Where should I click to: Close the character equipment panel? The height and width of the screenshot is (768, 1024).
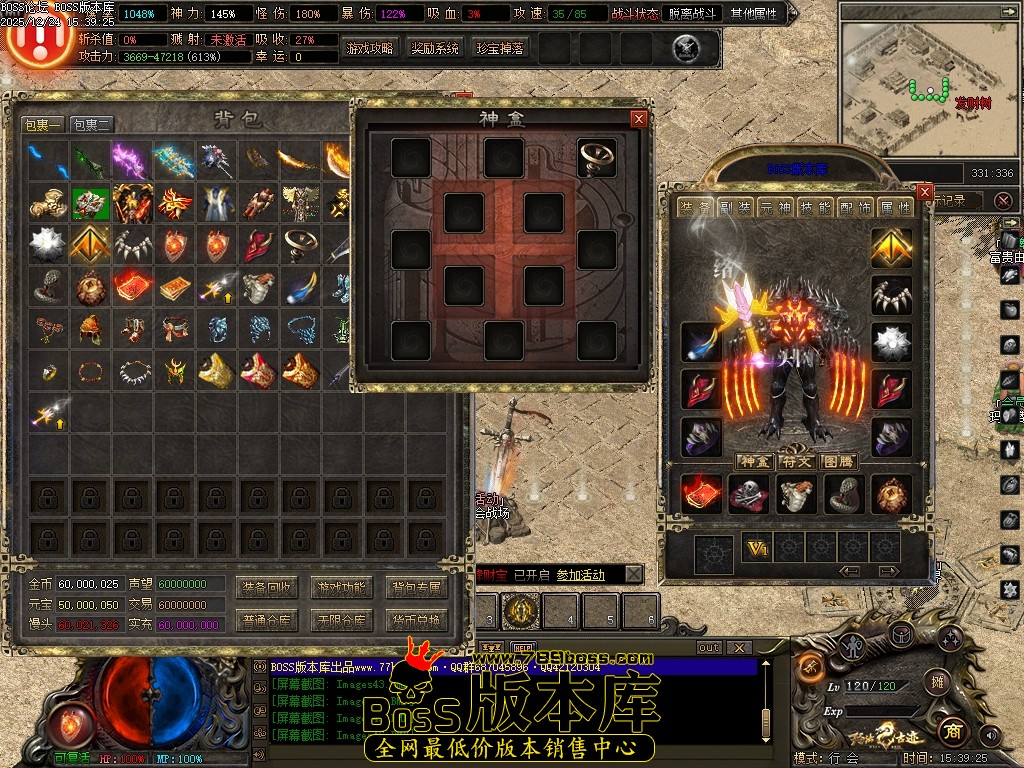pyautogui.click(x=925, y=192)
